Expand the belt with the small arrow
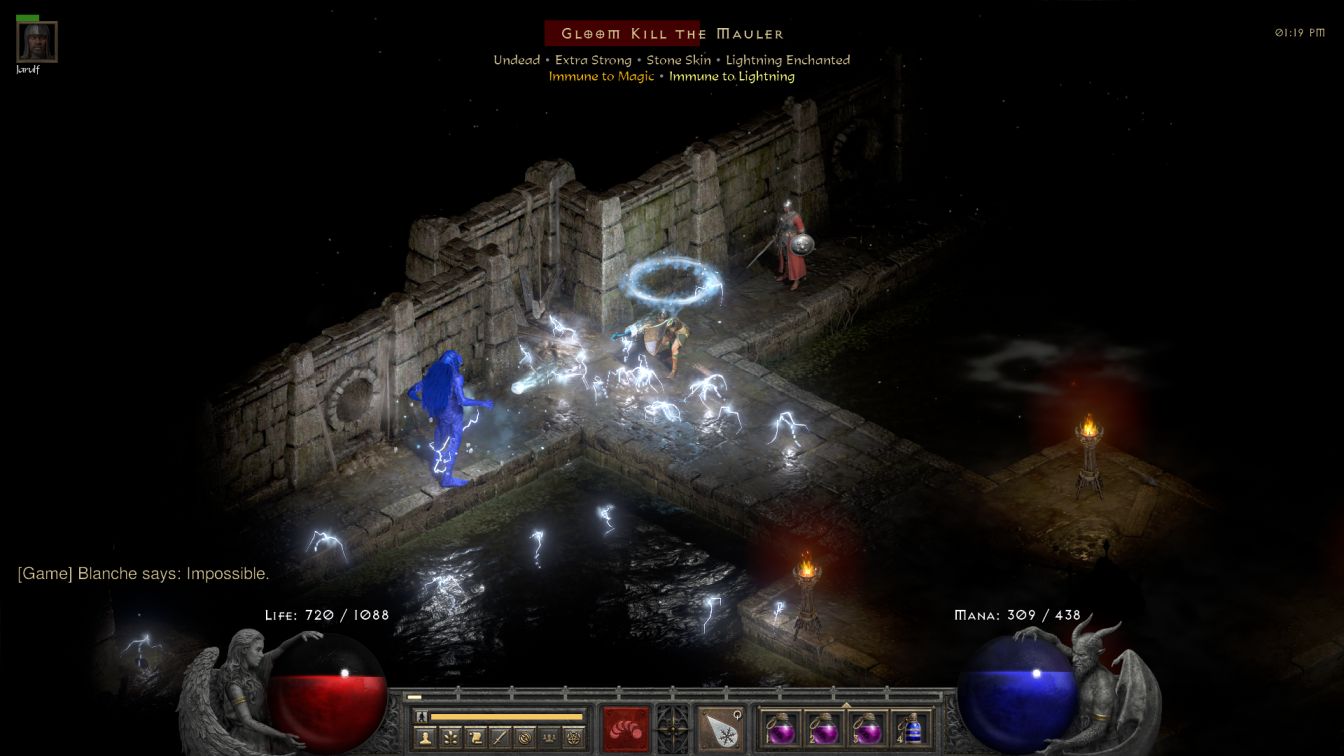 [846, 704]
